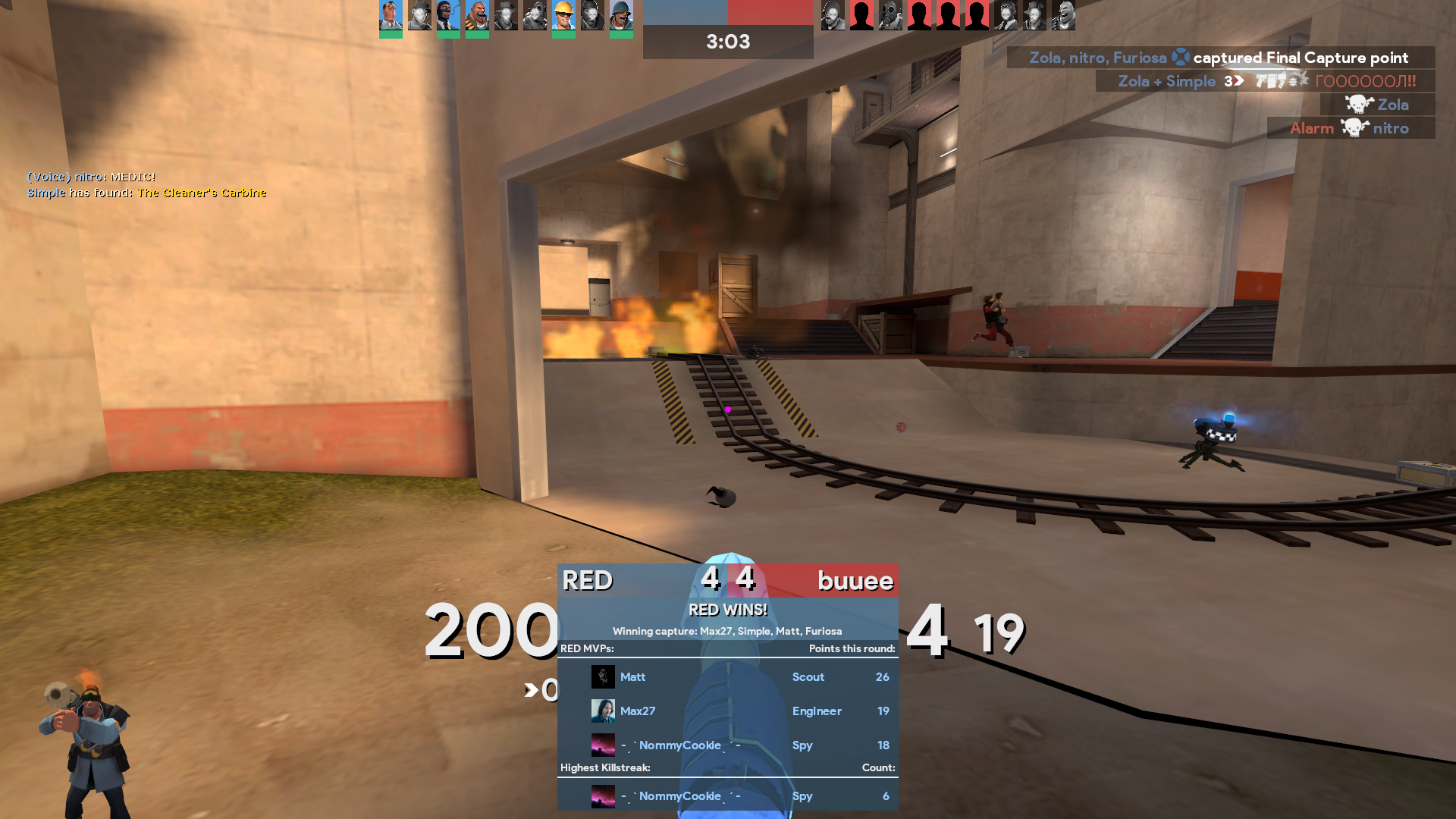Click the blue Soldier portrait with helmet

(621, 15)
